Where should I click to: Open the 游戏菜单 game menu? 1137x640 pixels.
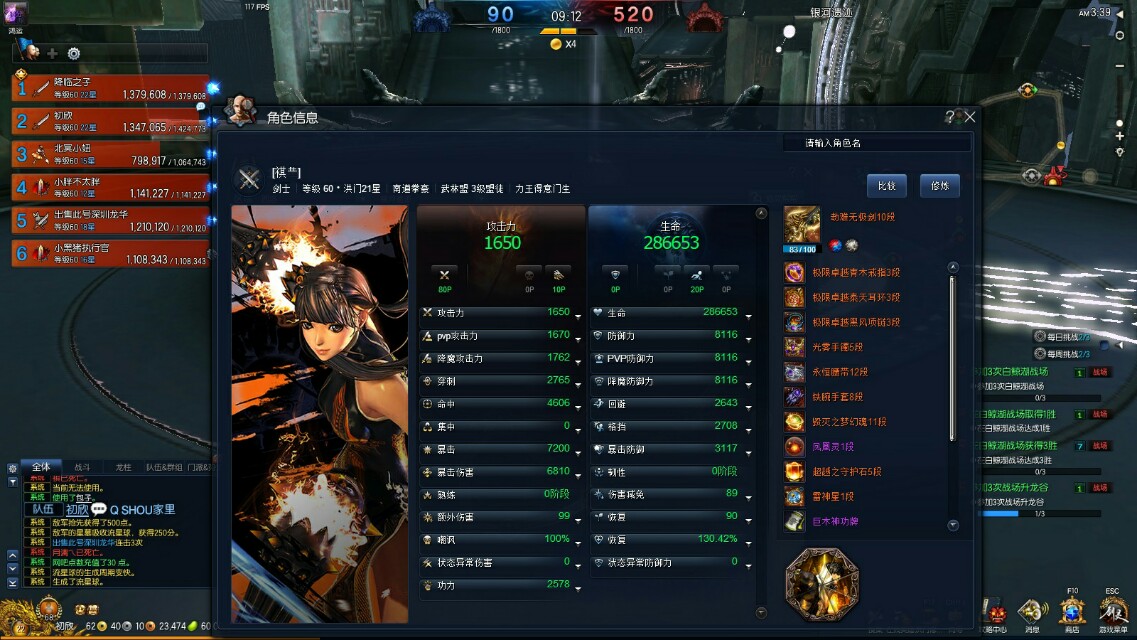tap(1112, 612)
